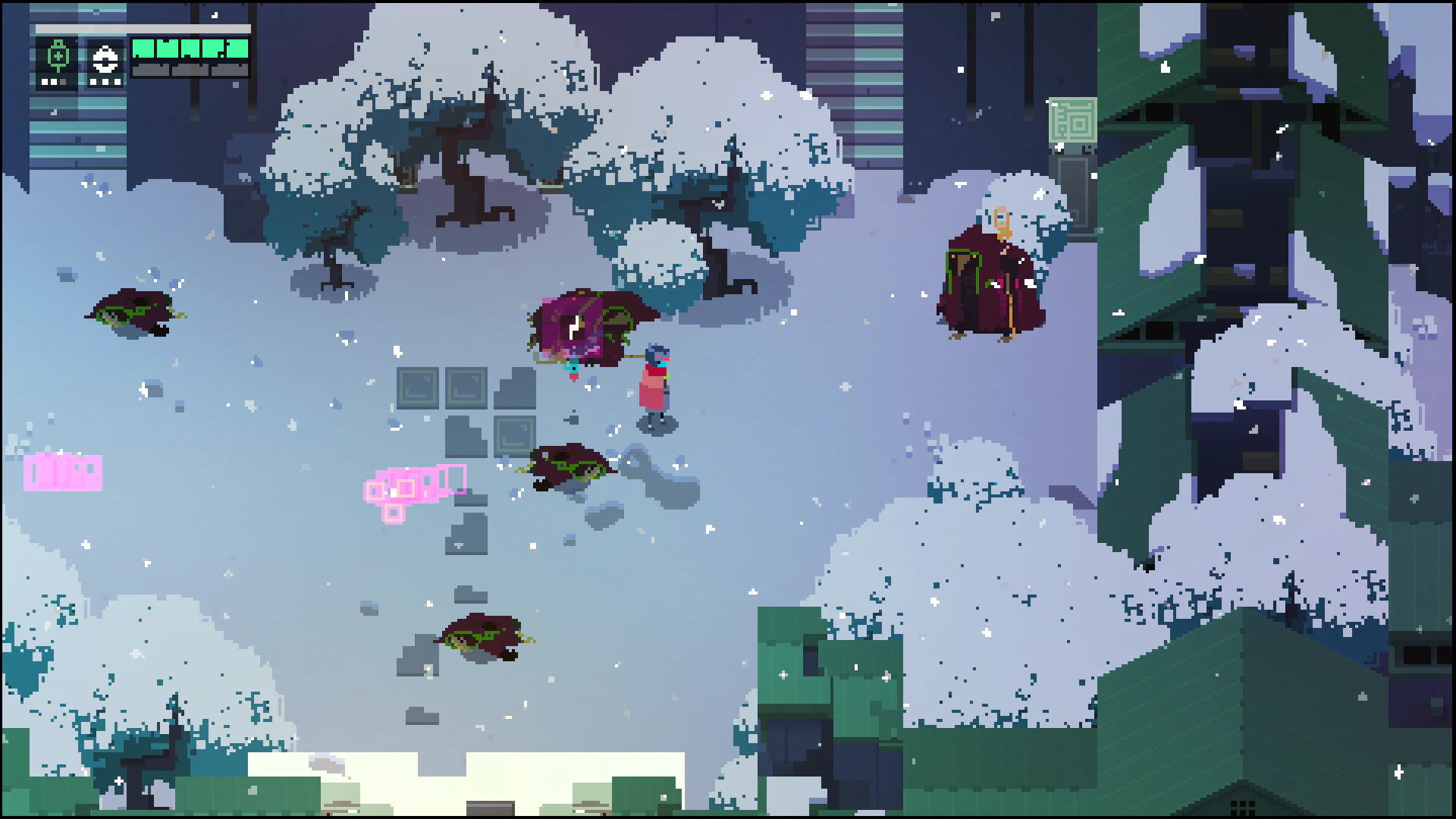Click the grenade ammo icon in the HUD
Viewport: 1456px width, 819px height.
click(105, 57)
